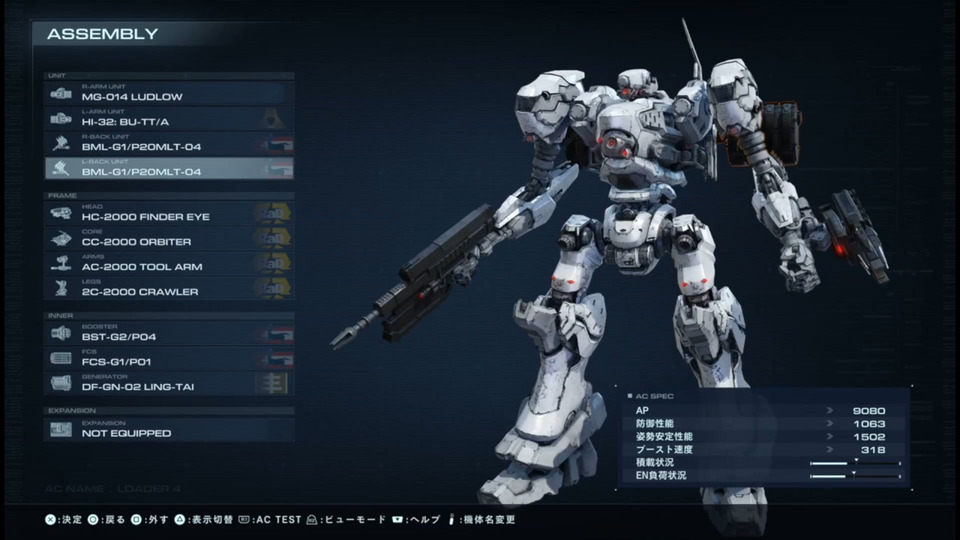Select the highlighted L-BACK UNIT slot

[168, 169]
